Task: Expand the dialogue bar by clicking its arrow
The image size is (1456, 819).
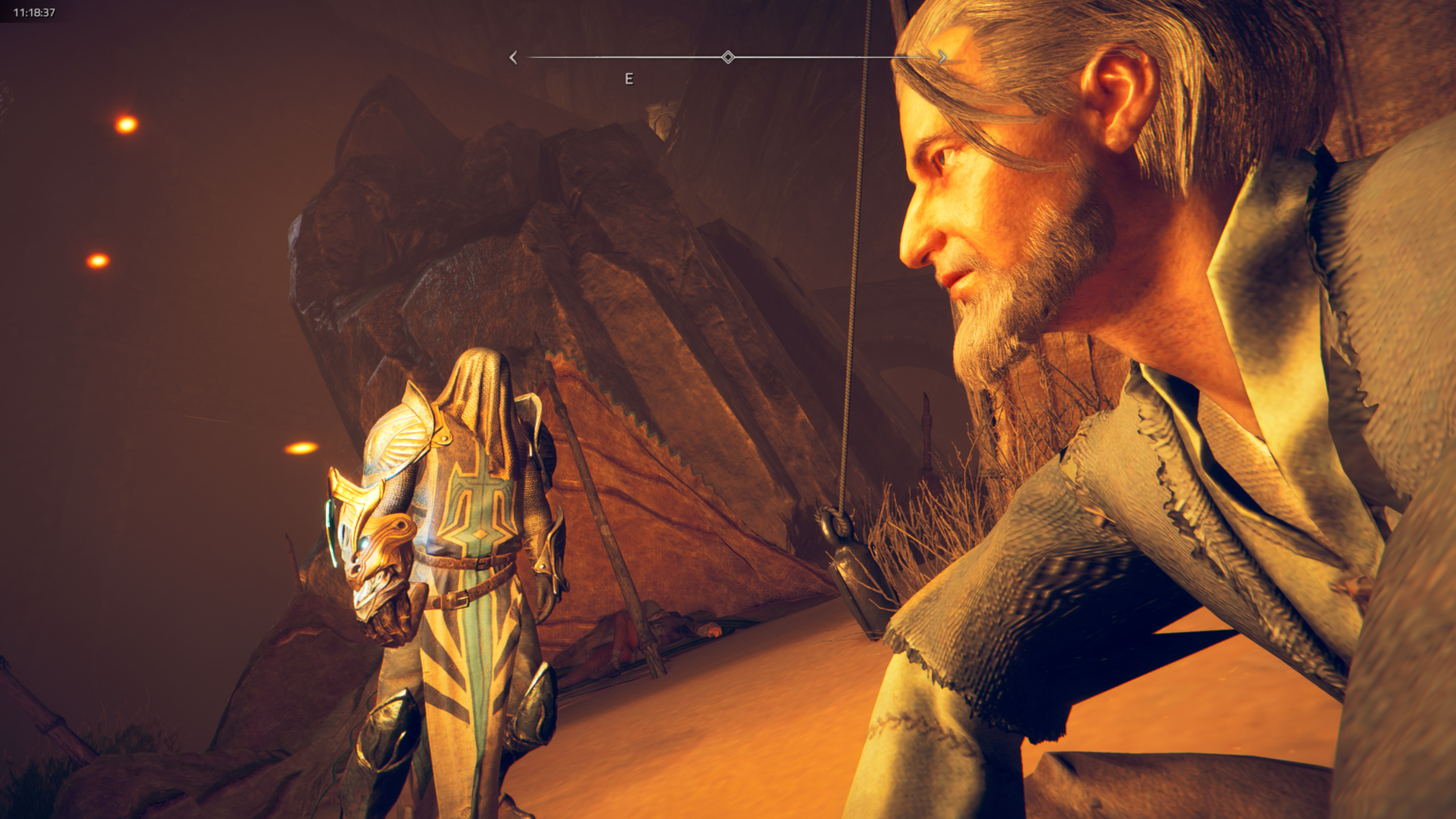Action: point(942,57)
